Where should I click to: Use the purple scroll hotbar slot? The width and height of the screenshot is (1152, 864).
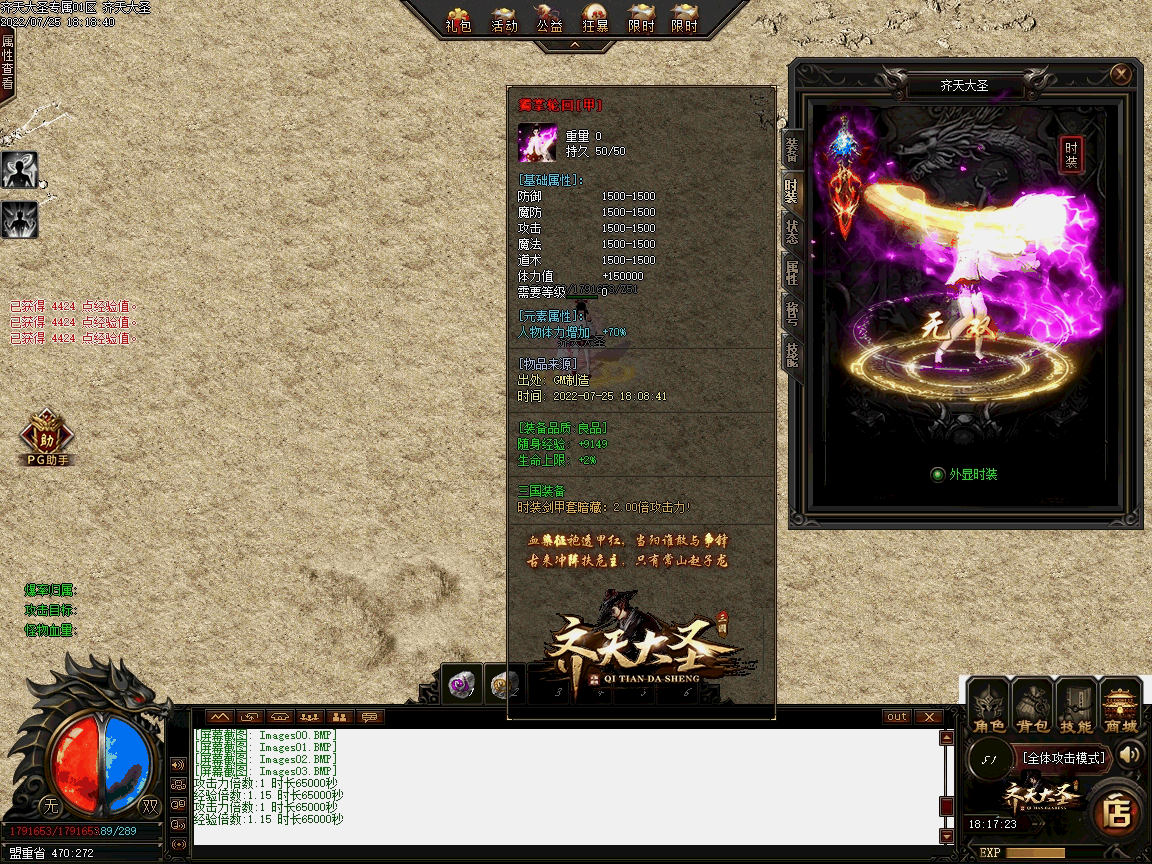[461, 684]
